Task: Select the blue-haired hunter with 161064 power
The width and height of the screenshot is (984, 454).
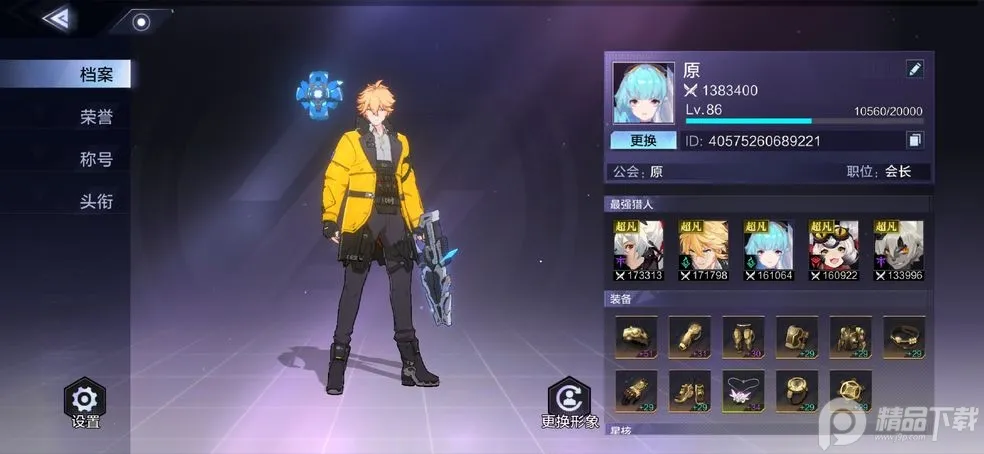Action: tap(767, 250)
